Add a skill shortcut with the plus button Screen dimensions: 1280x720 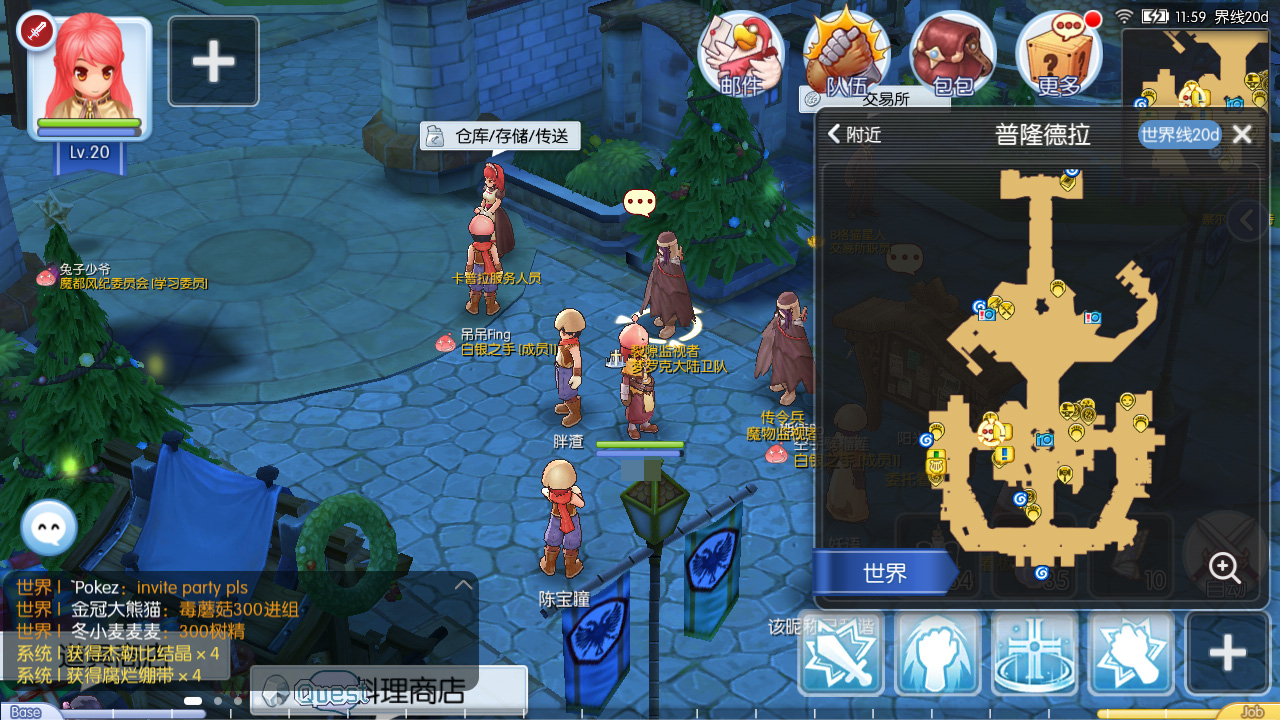[x=1227, y=653]
